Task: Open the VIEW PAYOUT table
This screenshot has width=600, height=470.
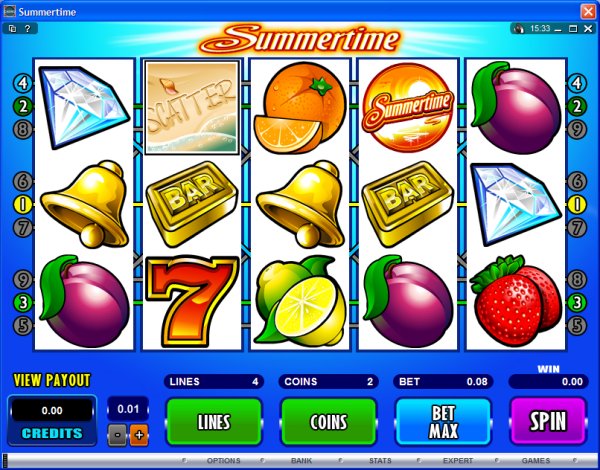Action: coord(51,380)
